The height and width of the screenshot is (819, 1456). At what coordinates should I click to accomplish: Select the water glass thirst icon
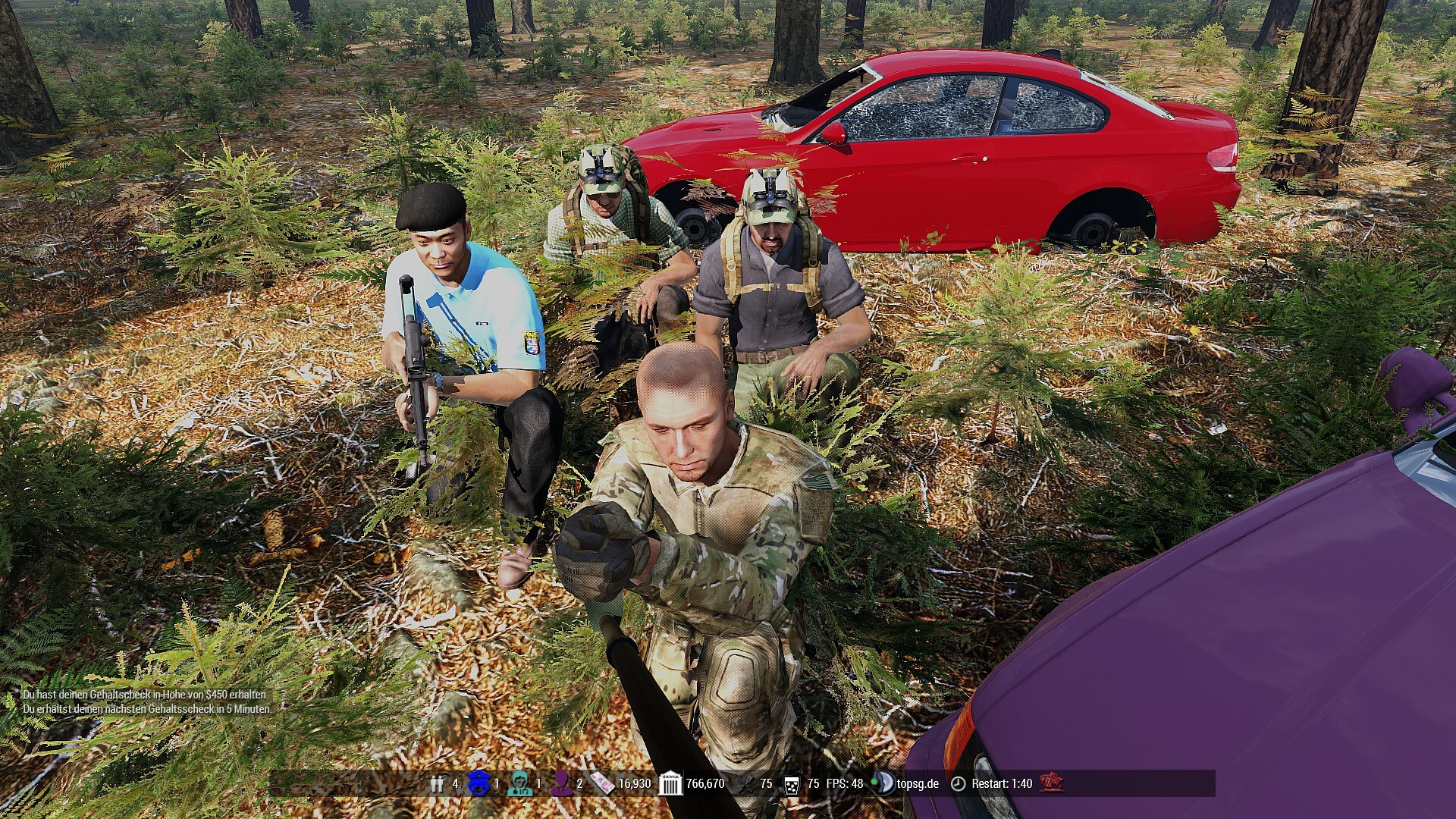pyautogui.click(x=791, y=784)
